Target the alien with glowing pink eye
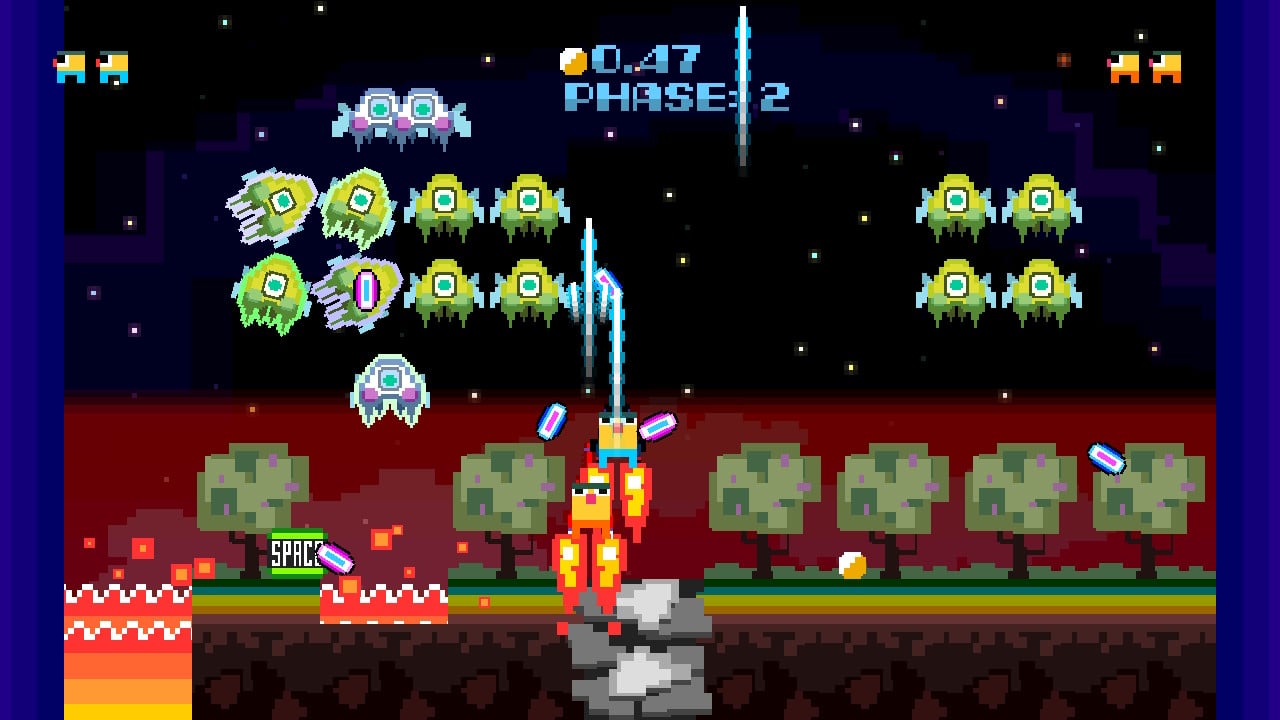 365,290
